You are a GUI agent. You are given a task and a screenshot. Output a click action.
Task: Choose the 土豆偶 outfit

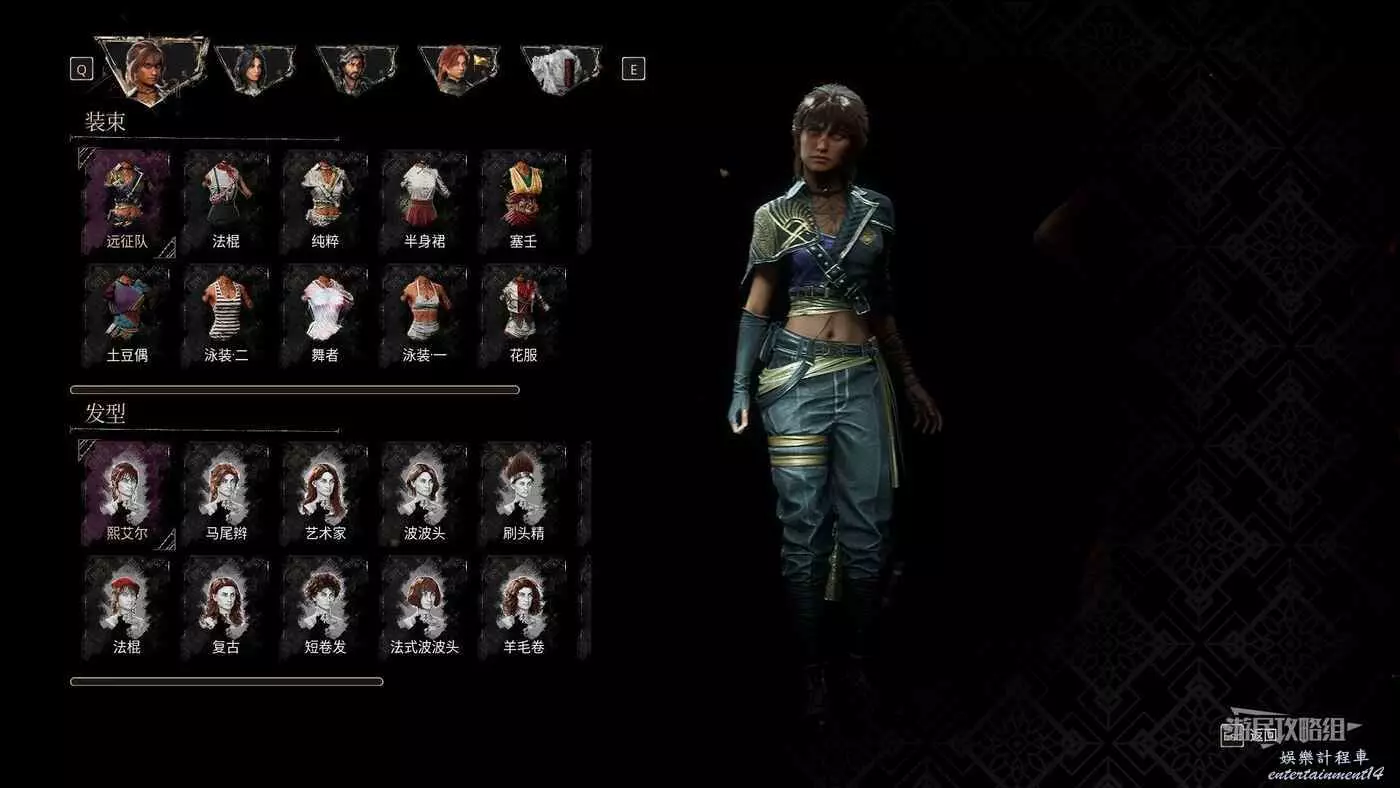[127, 313]
